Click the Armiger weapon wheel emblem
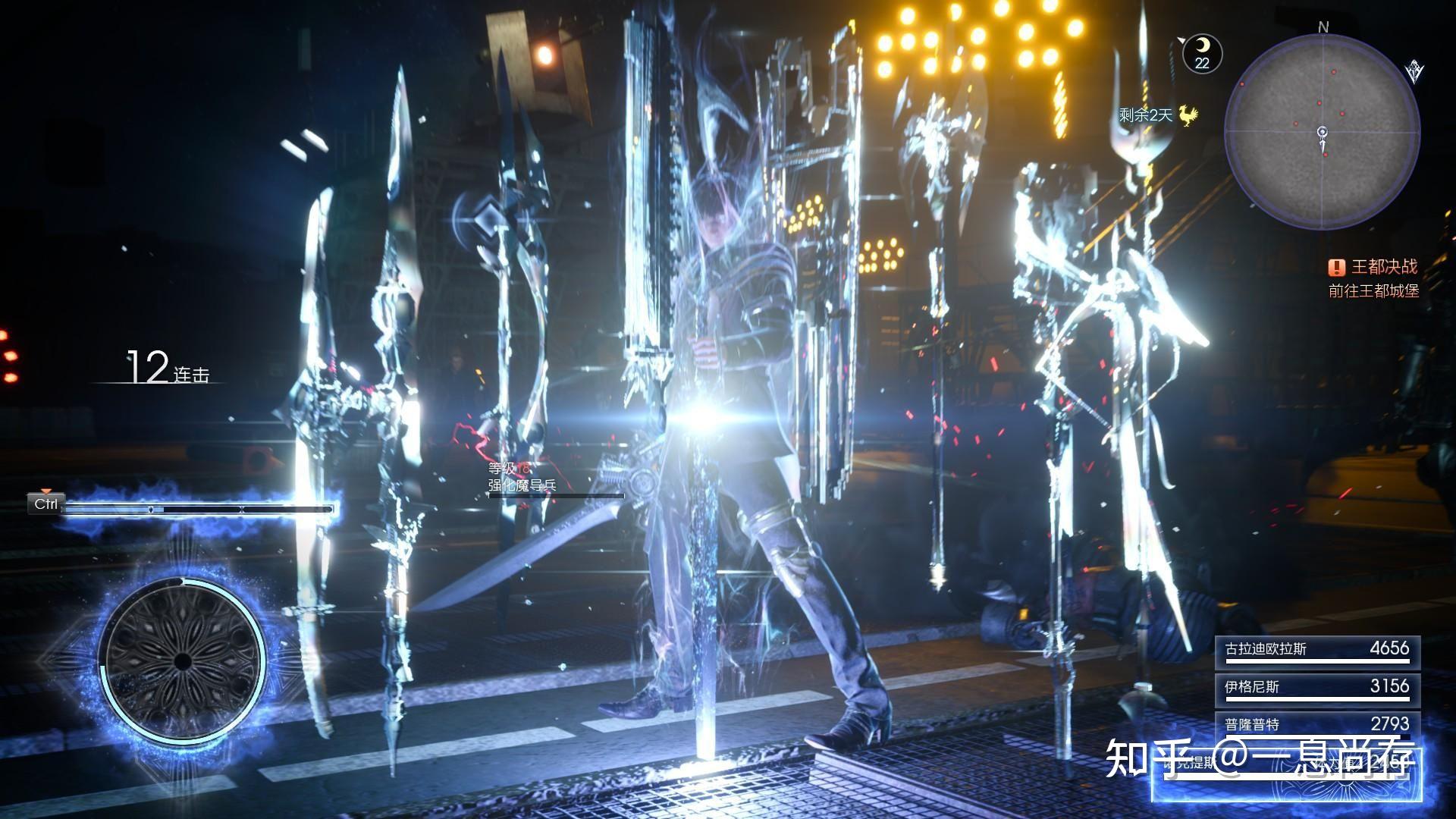 pyautogui.click(x=182, y=661)
